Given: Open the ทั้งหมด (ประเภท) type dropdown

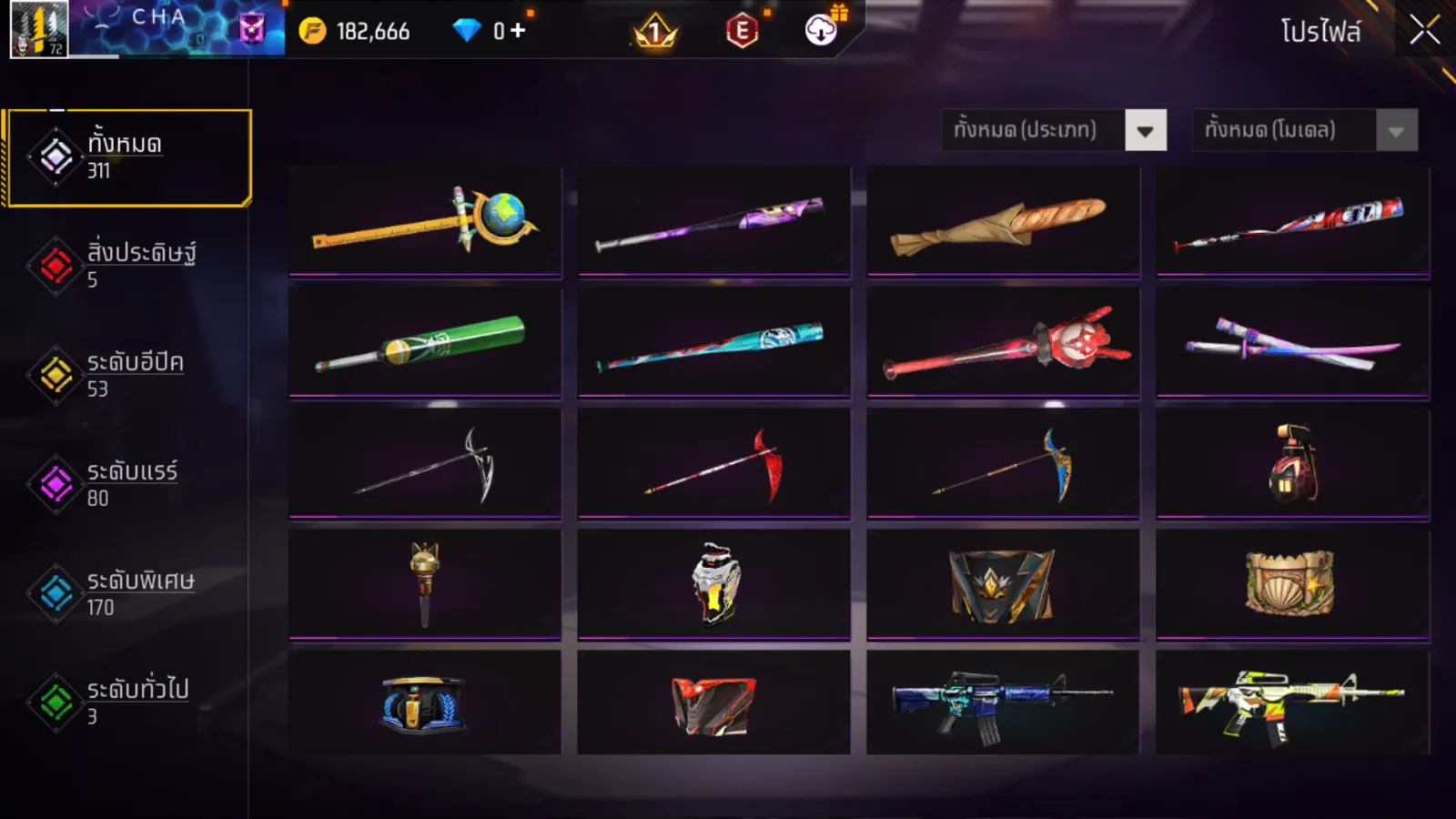Looking at the screenshot, I should click(1054, 130).
